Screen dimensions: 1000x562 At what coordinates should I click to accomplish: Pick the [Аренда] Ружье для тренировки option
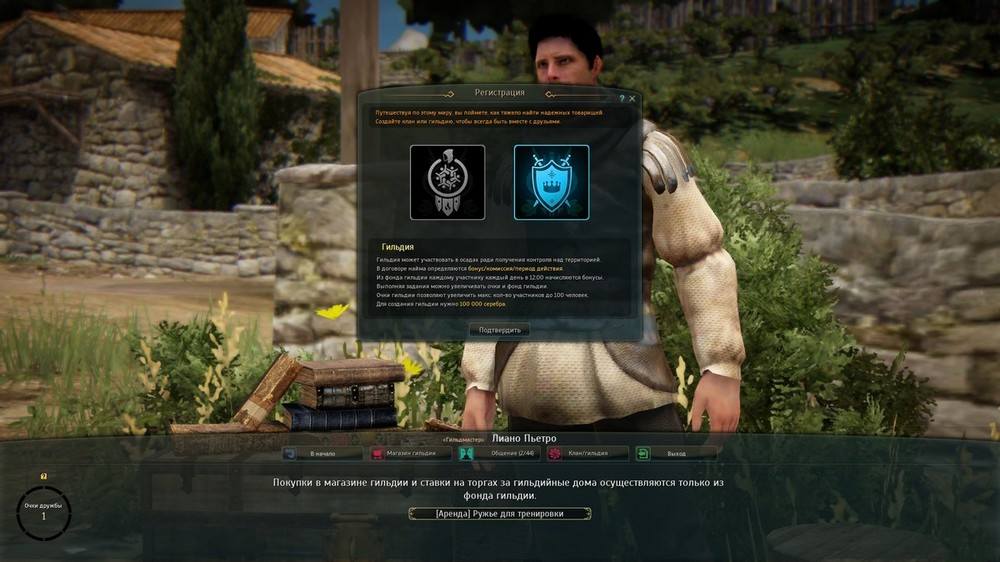point(499,514)
